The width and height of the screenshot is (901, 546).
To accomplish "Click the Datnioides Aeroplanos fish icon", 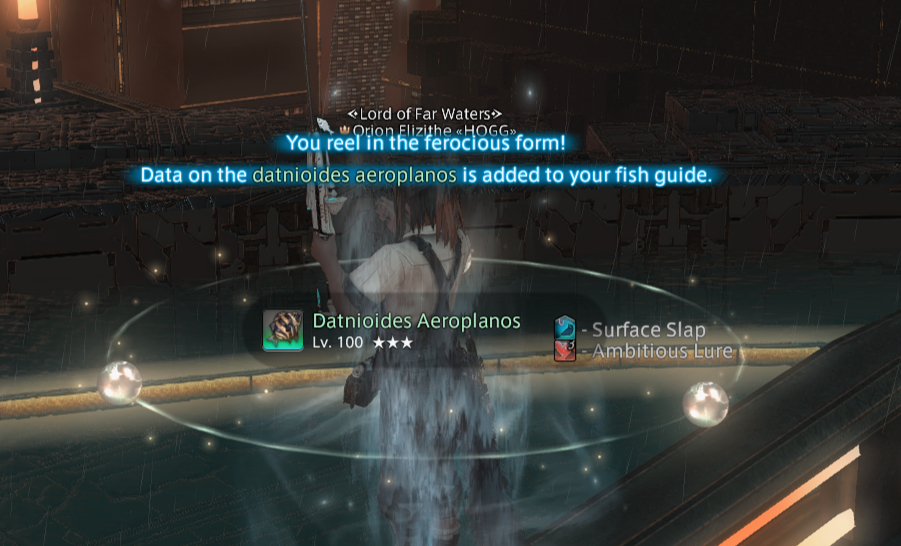I will tap(282, 330).
